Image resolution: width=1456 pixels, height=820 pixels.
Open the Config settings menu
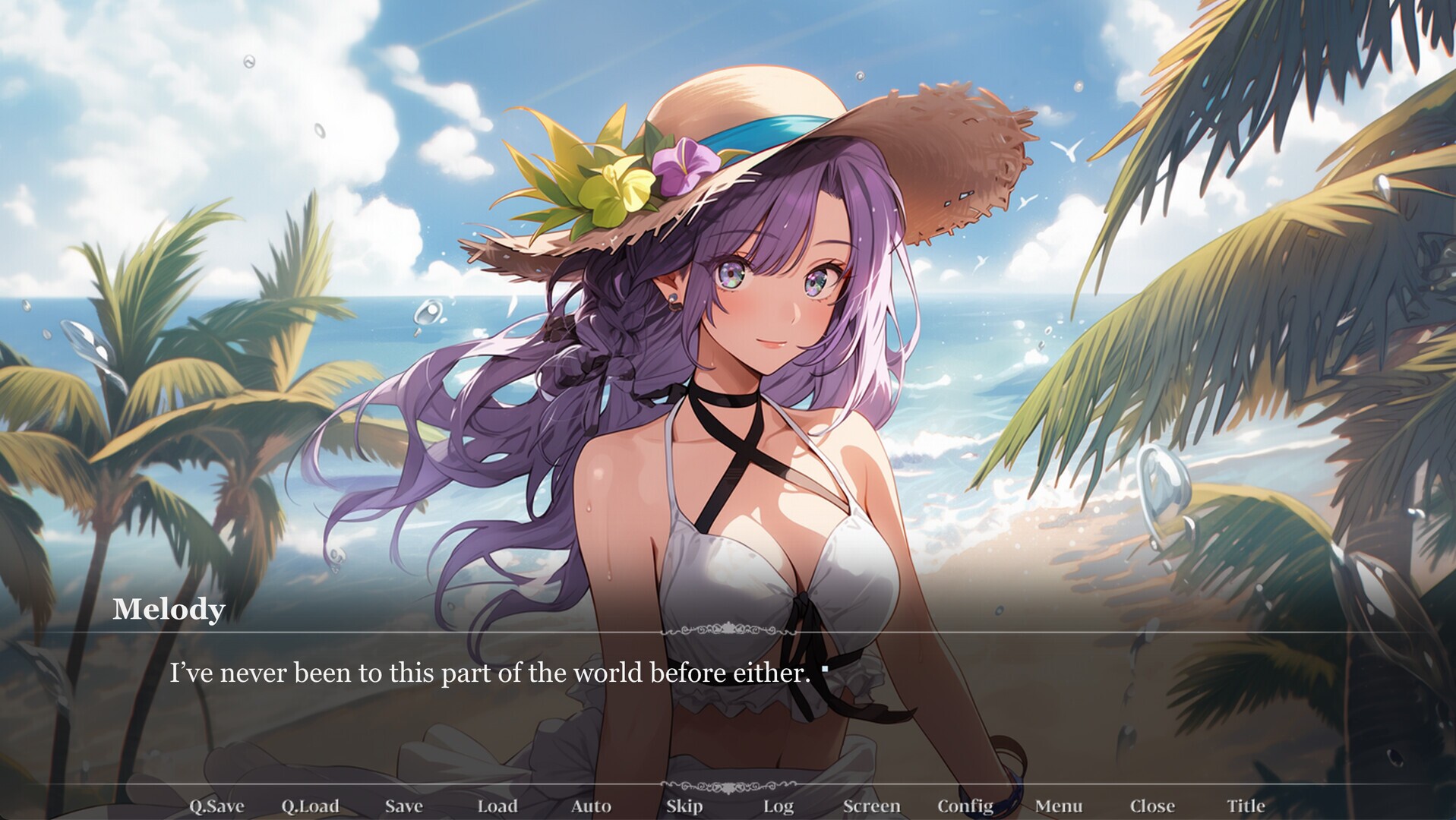pyautogui.click(x=966, y=806)
